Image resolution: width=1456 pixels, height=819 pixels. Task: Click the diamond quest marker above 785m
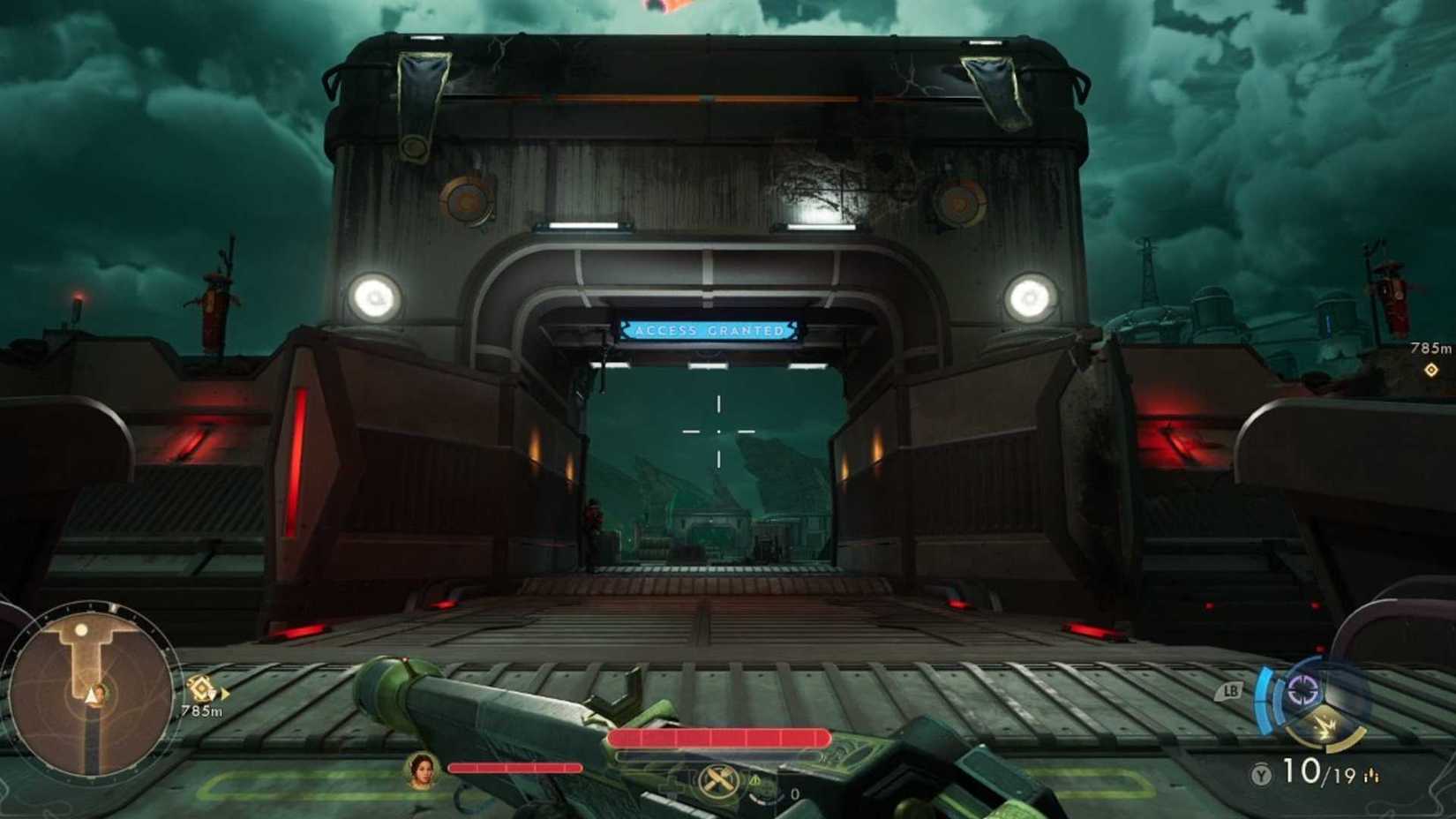(x=201, y=688)
